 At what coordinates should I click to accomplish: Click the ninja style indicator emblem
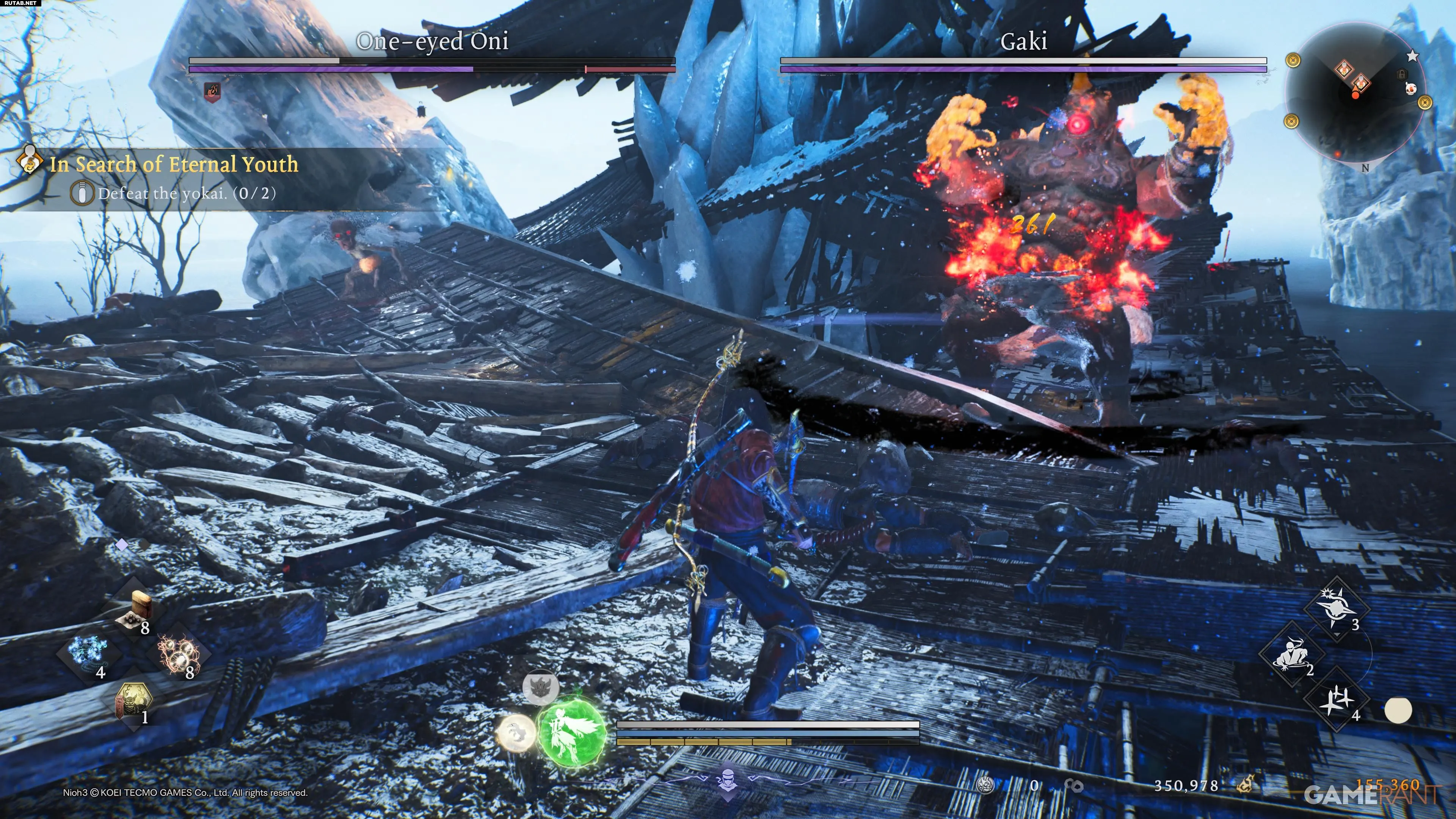(728, 781)
